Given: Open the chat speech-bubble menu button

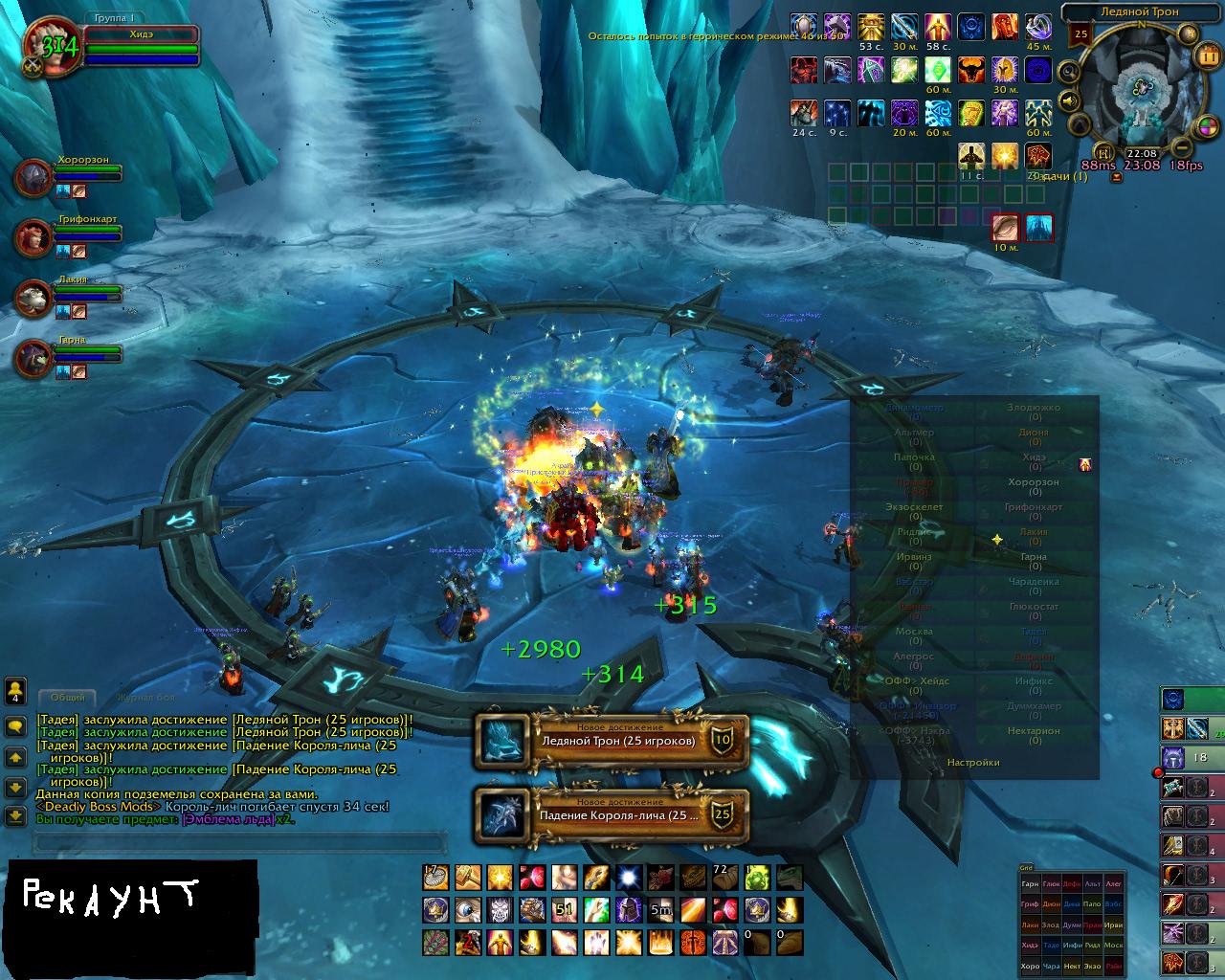Looking at the screenshot, I should (x=15, y=726).
